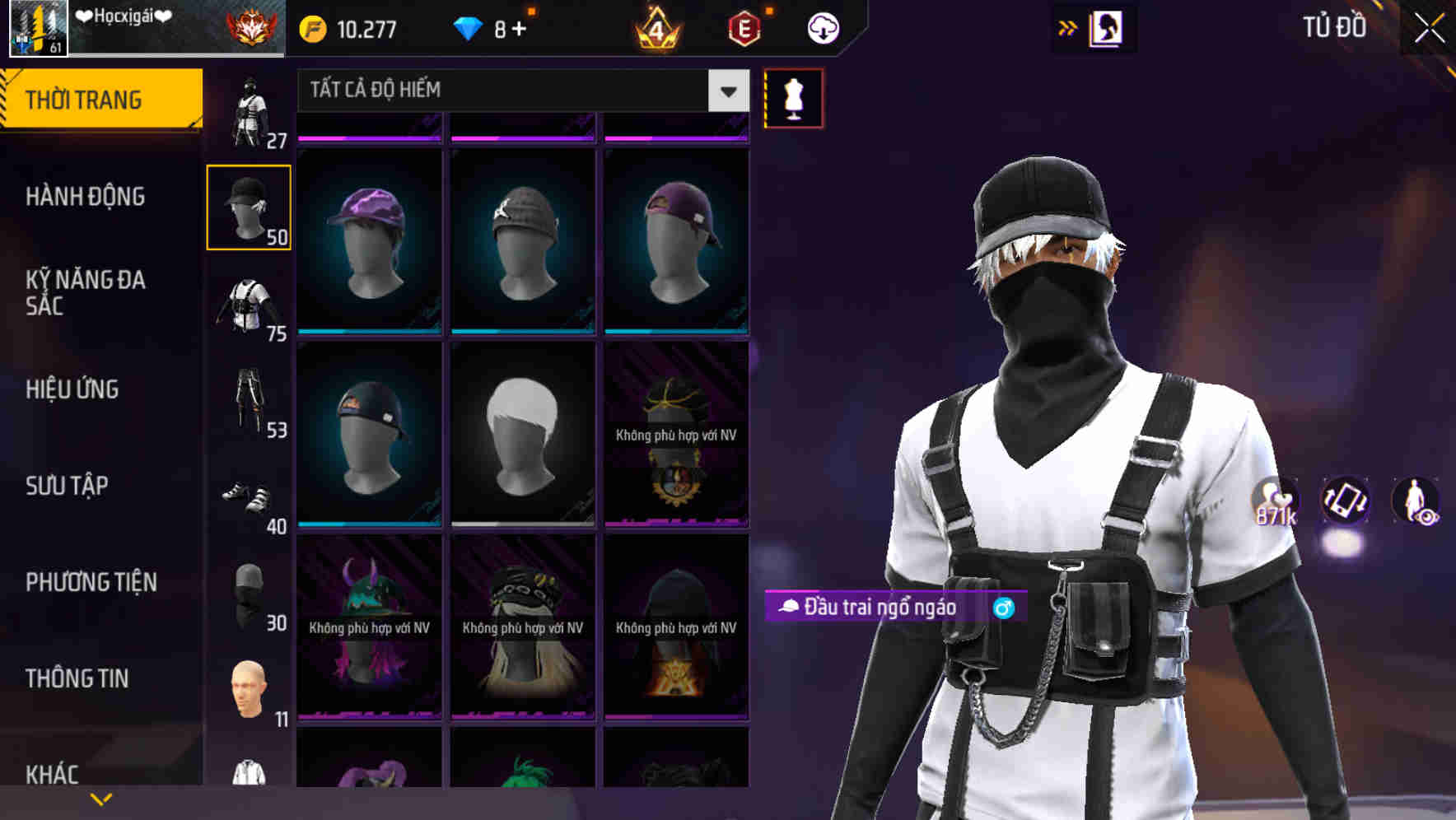Click the cyan rarity bar under the purple cap
1456x820 pixels.
pos(368,329)
